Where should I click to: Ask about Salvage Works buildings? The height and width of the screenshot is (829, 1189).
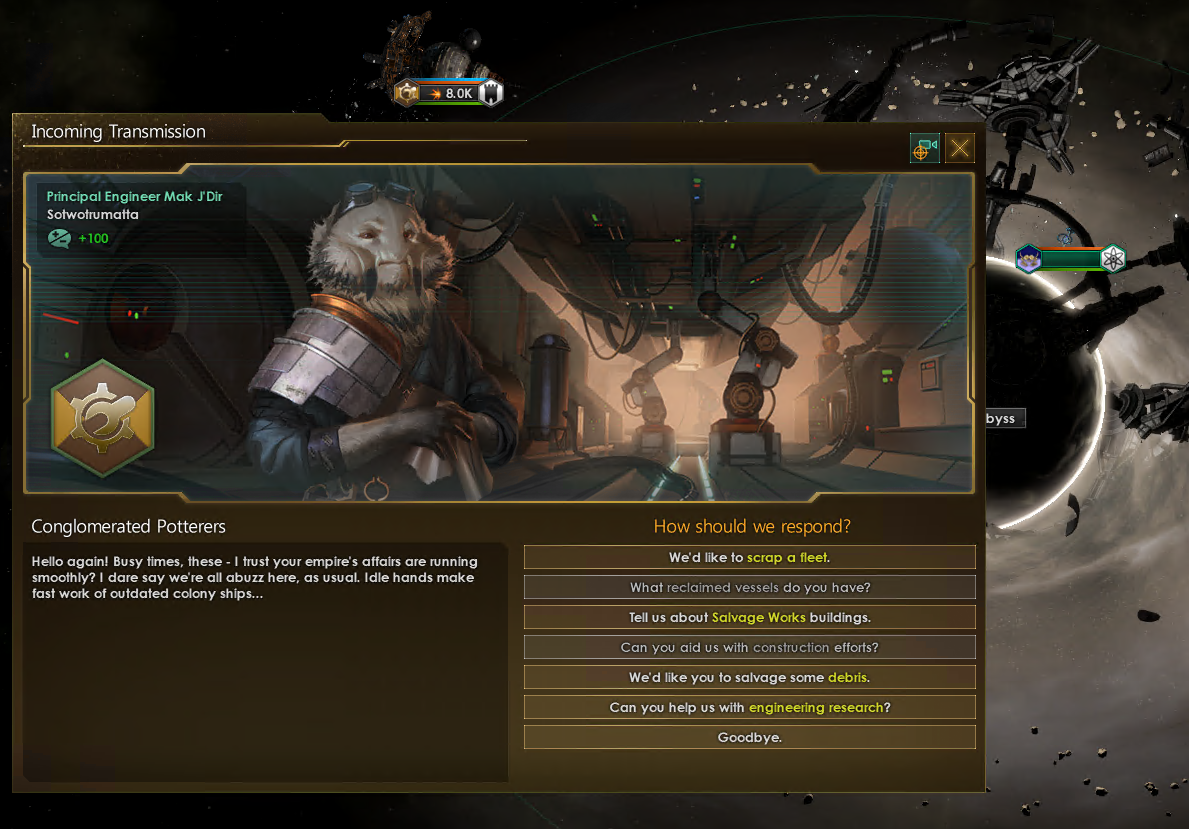749,617
